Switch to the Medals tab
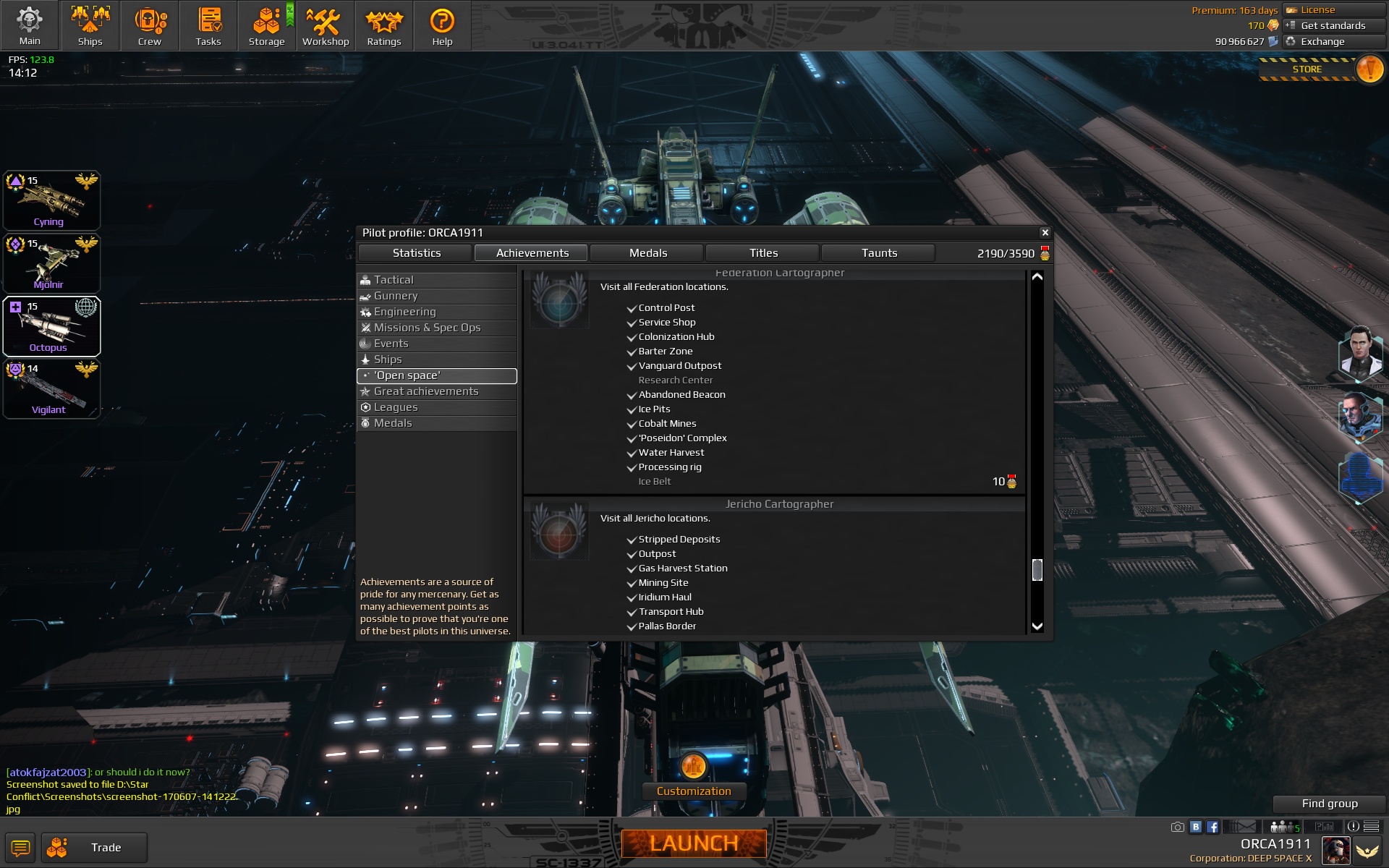Screen dimensions: 1389x868 point(648,253)
